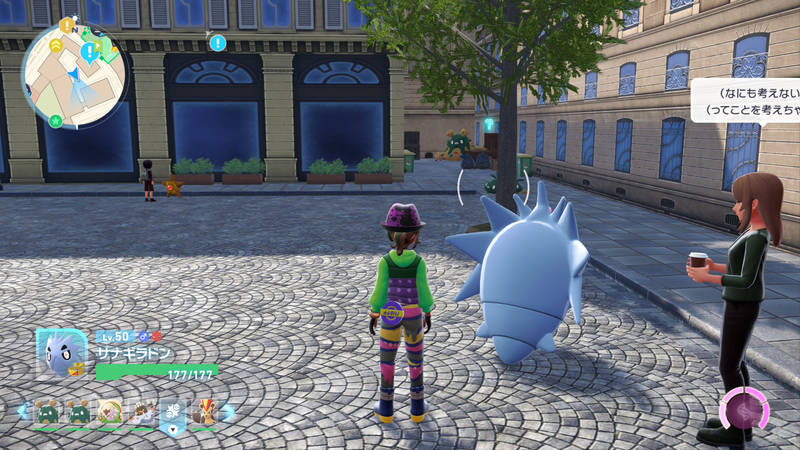Activate the pink Mega Evolution gauge
The width and height of the screenshot is (800, 450).
pos(745,410)
